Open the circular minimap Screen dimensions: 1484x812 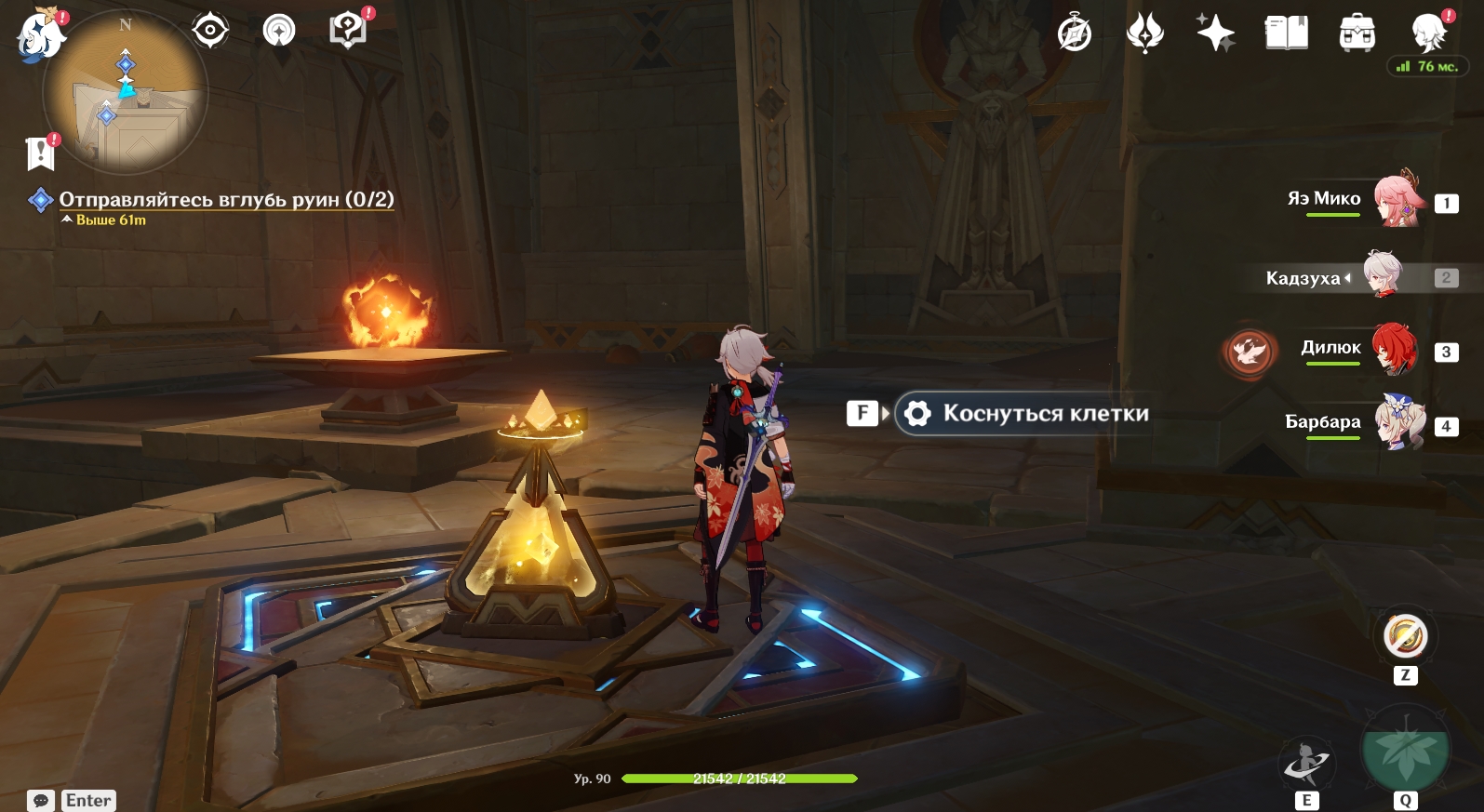tap(126, 93)
